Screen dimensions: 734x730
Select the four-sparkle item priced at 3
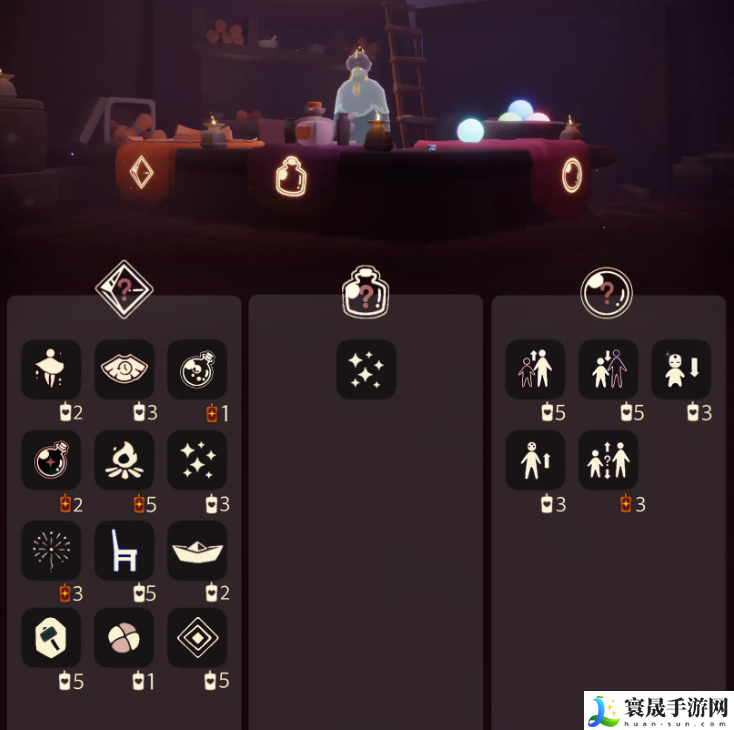pos(196,460)
